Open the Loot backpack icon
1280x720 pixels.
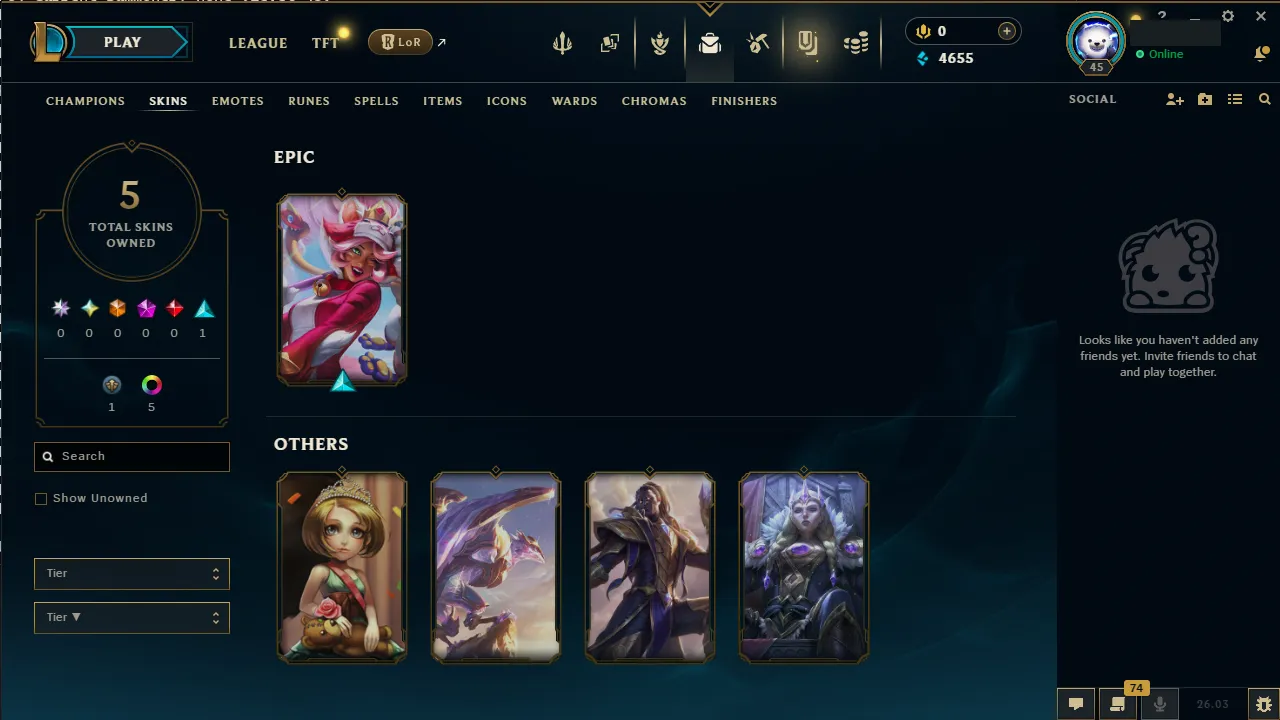[710, 43]
